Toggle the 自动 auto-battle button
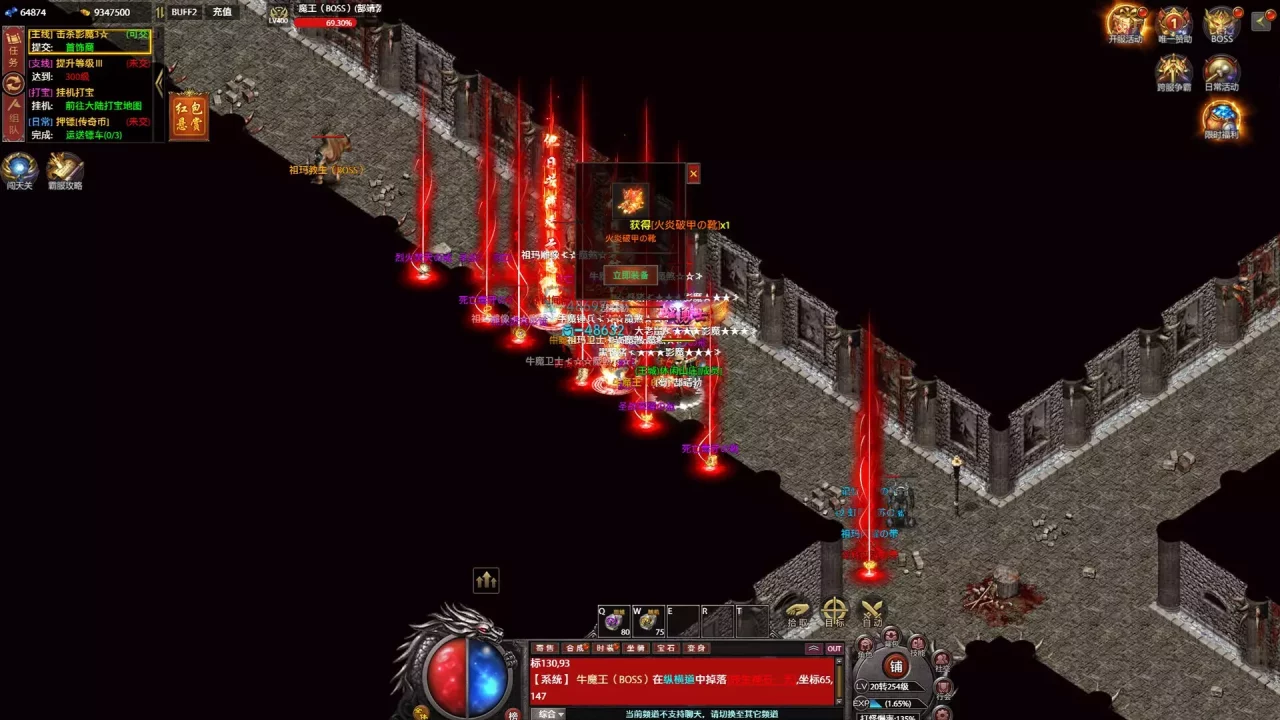Screen dimensions: 1280x720 tap(872, 612)
